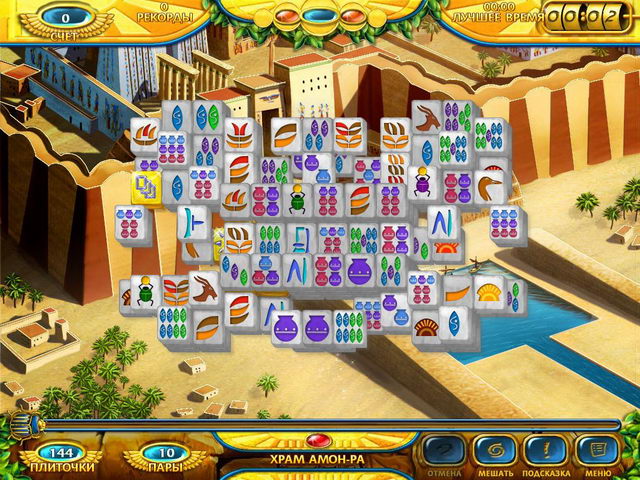Select the yellow highlighted tile
This screenshot has width=640, height=480.
146,185
